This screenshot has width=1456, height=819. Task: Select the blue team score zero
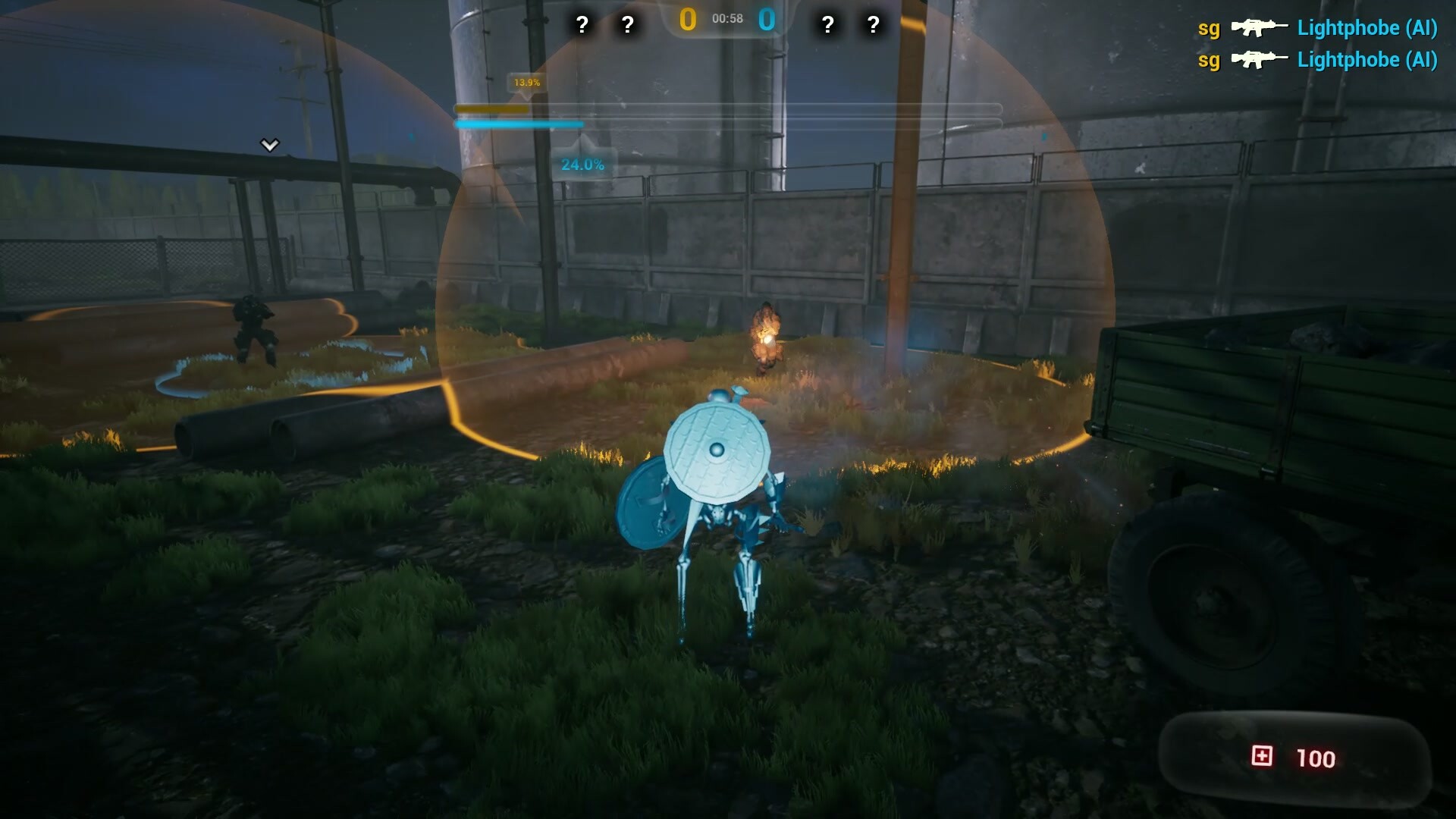click(768, 20)
